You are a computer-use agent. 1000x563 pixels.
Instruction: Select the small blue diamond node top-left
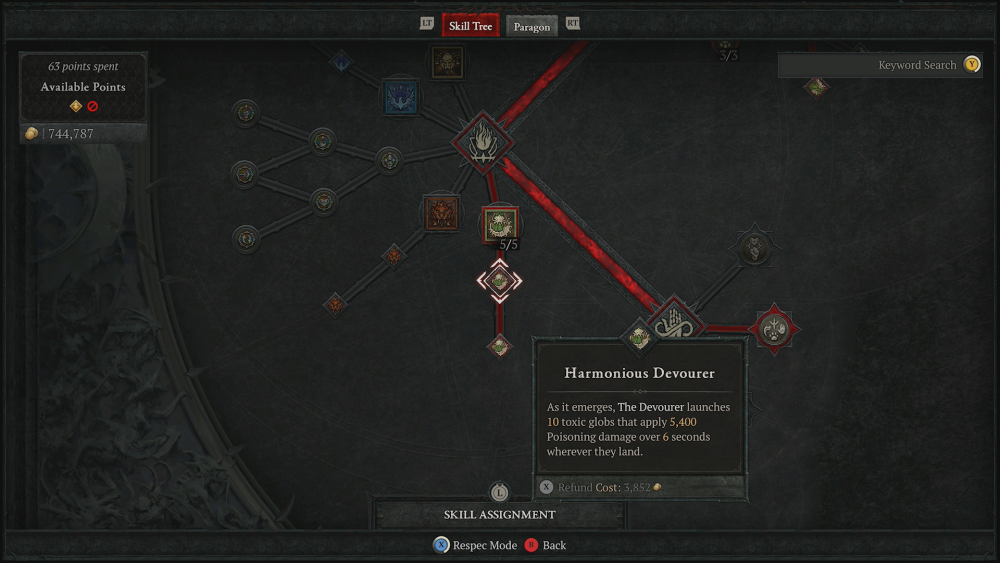tap(341, 61)
